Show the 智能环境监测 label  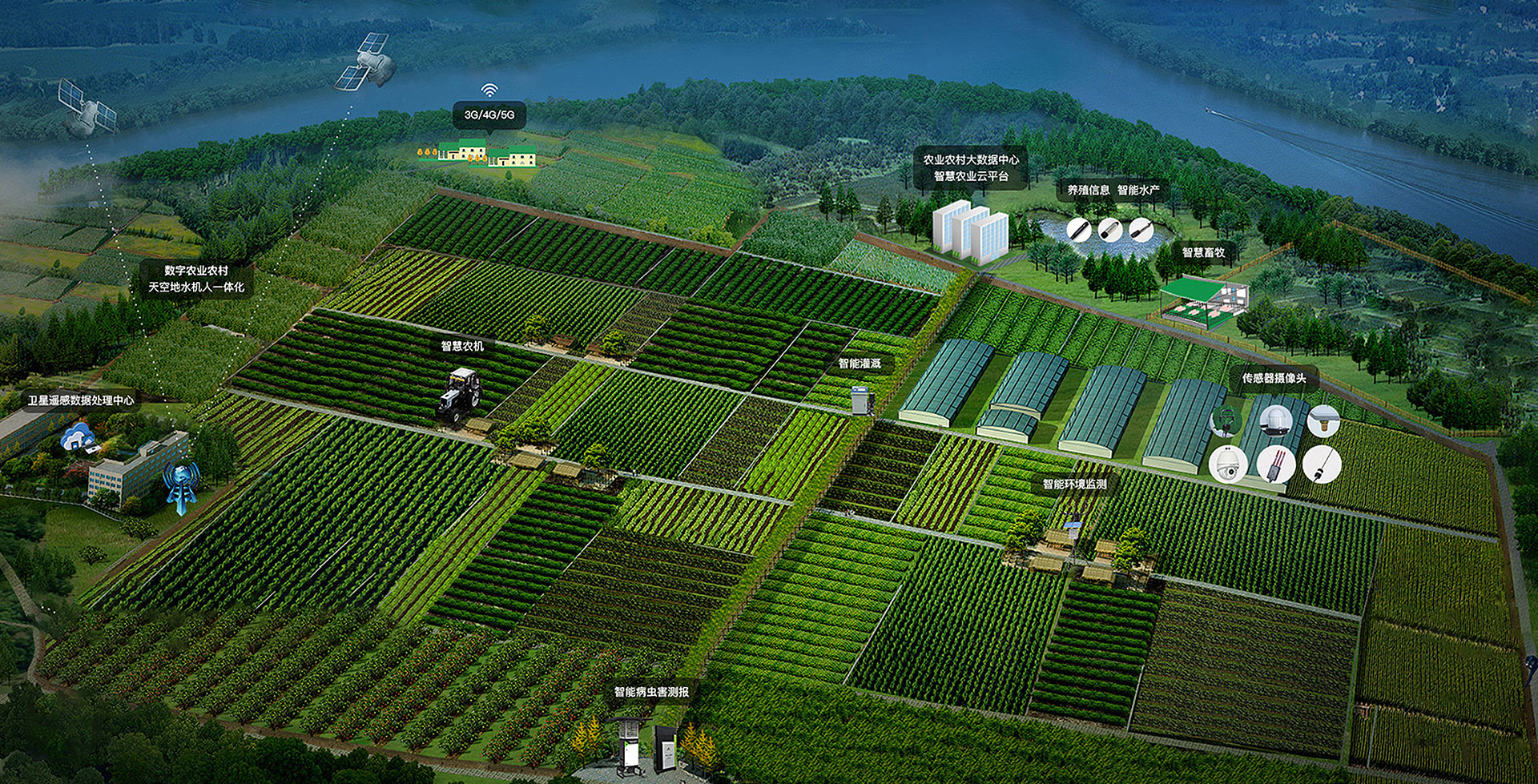[x=1074, y=484]
